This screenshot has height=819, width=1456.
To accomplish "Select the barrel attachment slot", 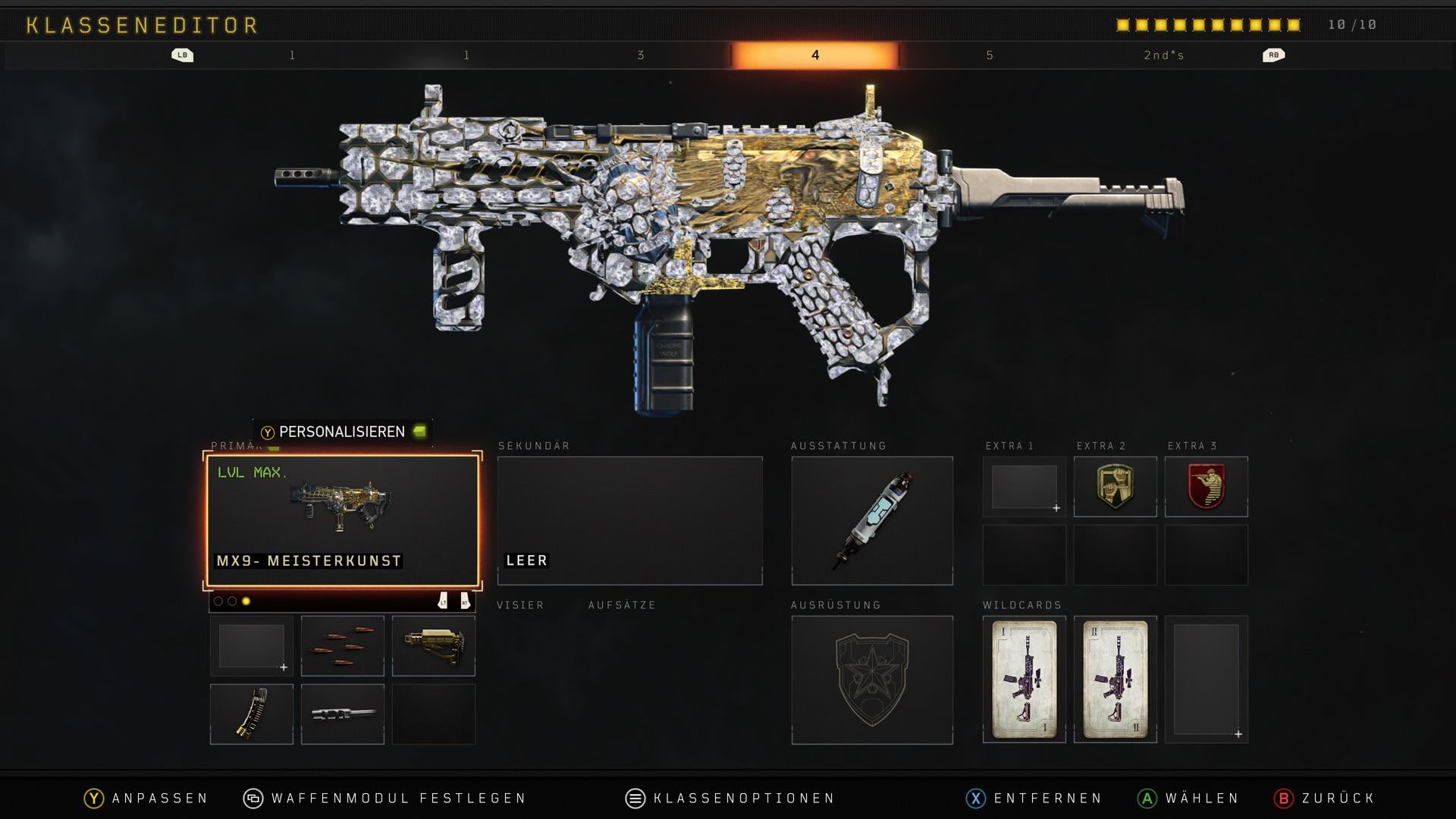I will click(342, 714).
